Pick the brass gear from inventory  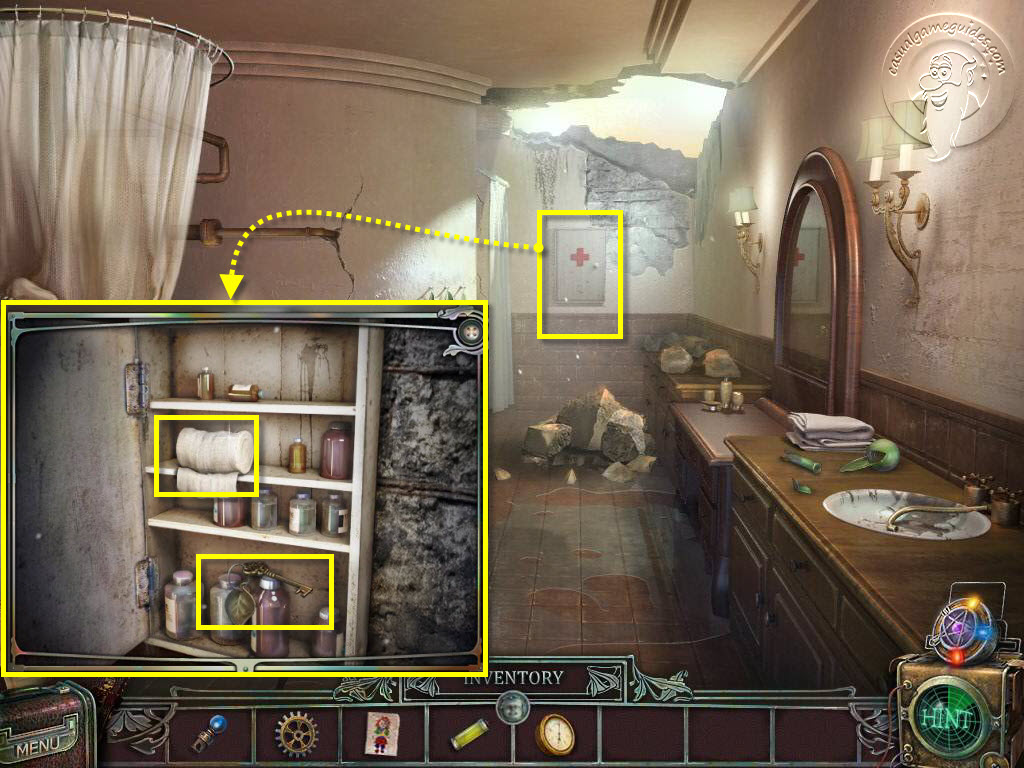pos(297,735)
